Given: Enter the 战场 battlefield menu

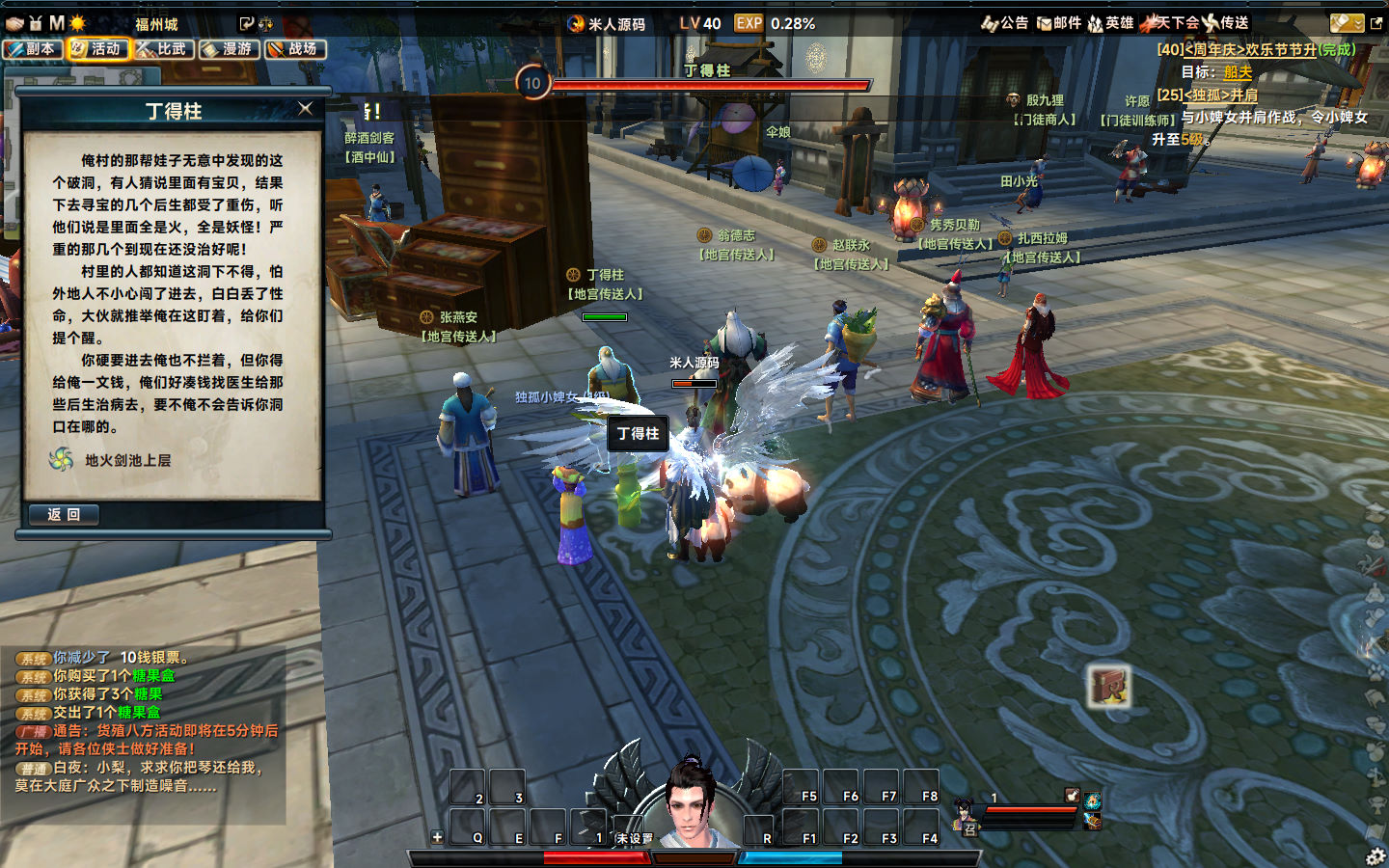Looking at the screenshot, I should [x=295, y=49].
